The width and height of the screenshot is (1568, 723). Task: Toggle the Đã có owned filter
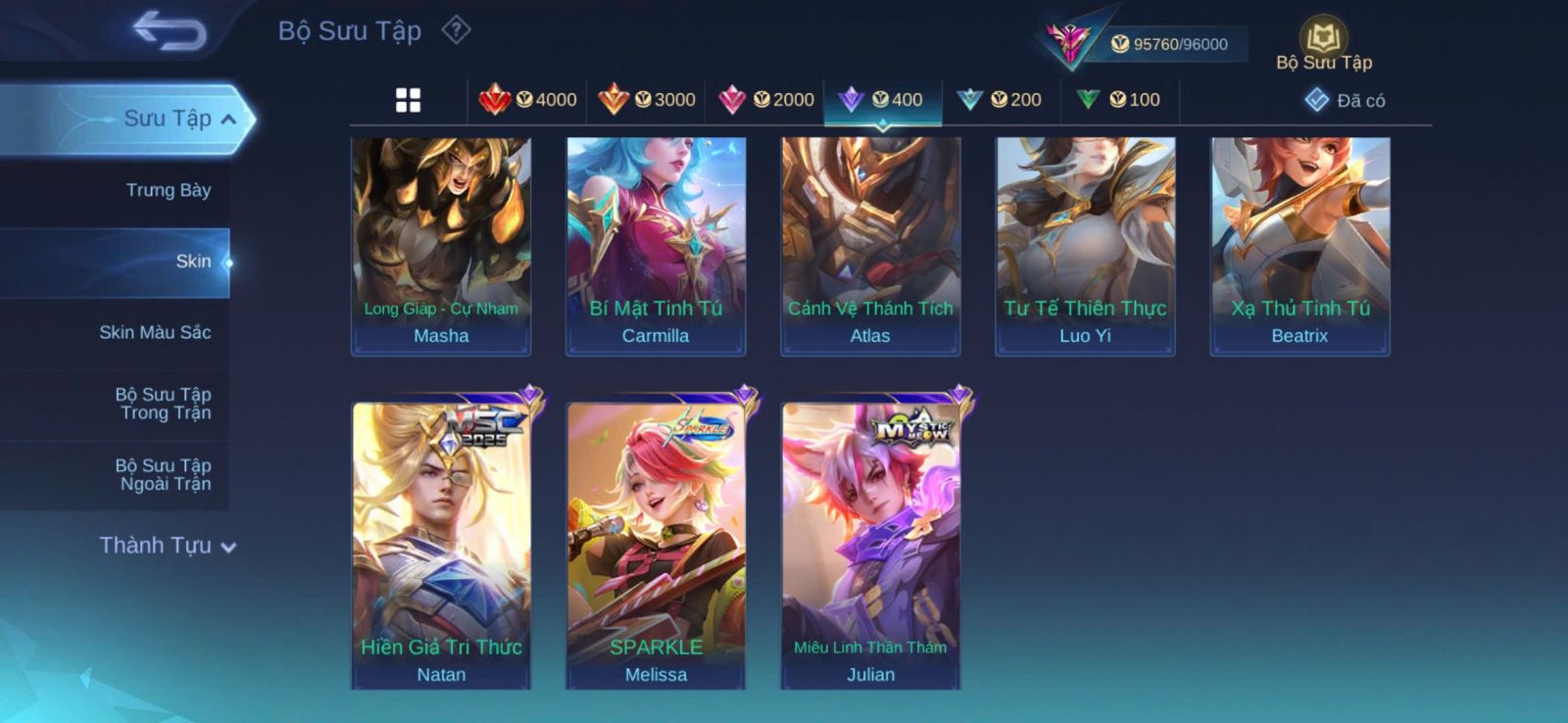pyautogui.click(x=1345, y=100)
